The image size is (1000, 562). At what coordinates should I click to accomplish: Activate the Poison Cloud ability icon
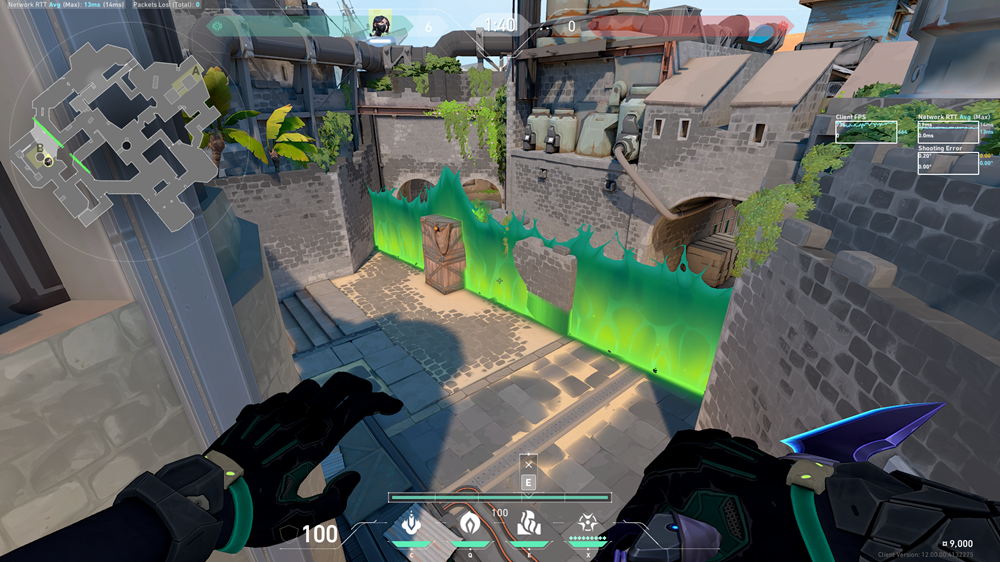tap(470, 524)
